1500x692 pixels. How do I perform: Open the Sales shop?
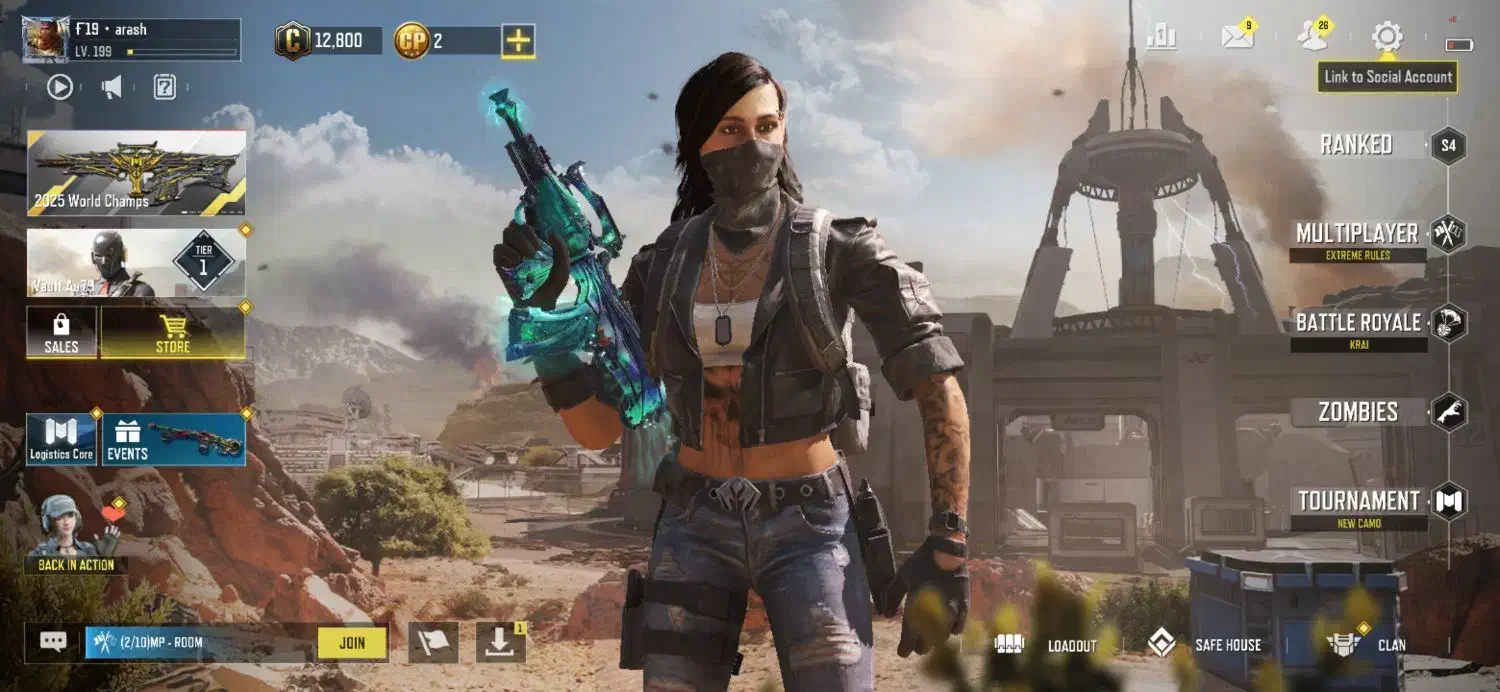pyautogui.click(x=61, y=333)
